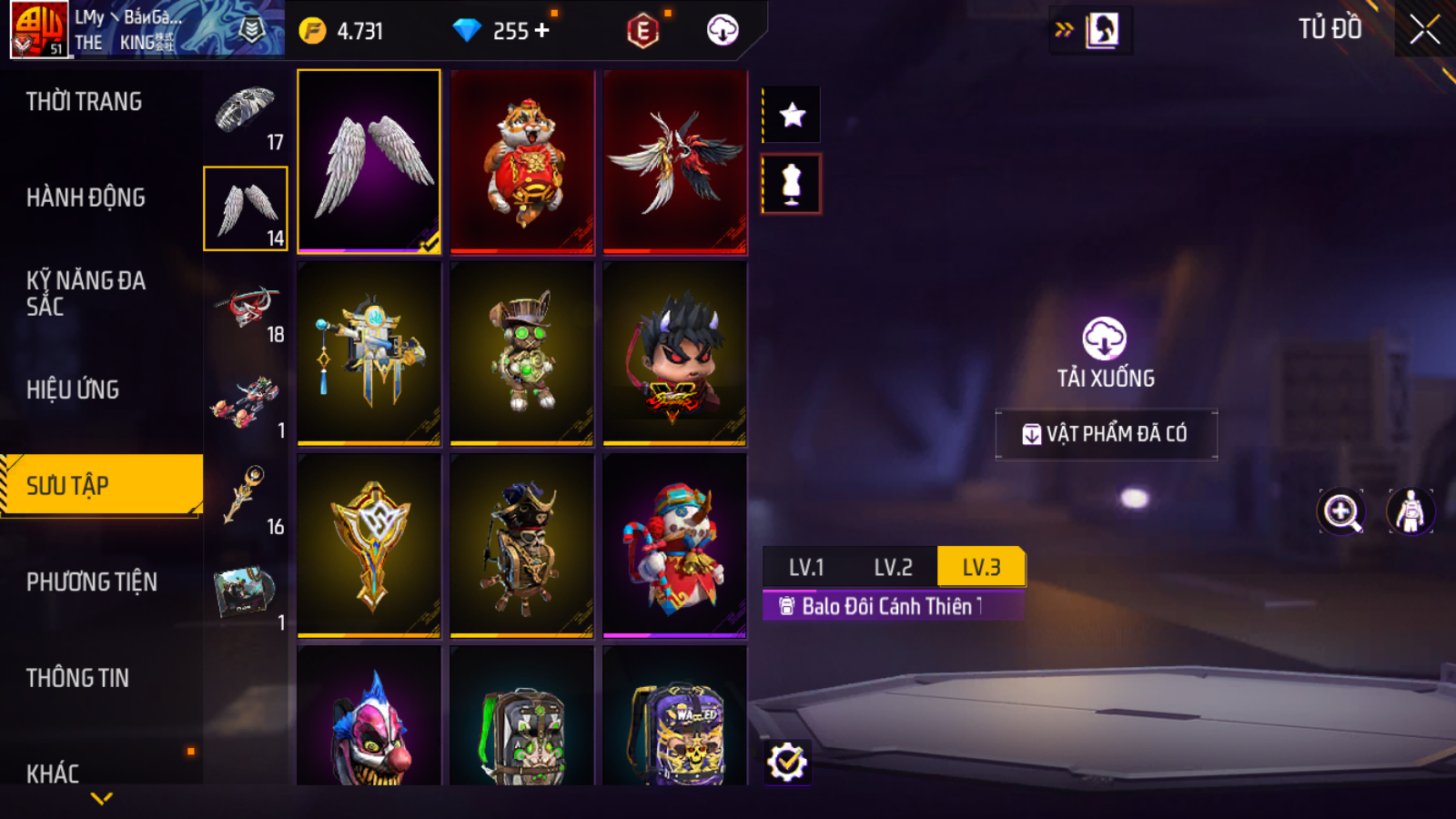The width and height of the screenshot is (1456, 819).
Task: Click the magnifier zoom button
Action: 1341,511
